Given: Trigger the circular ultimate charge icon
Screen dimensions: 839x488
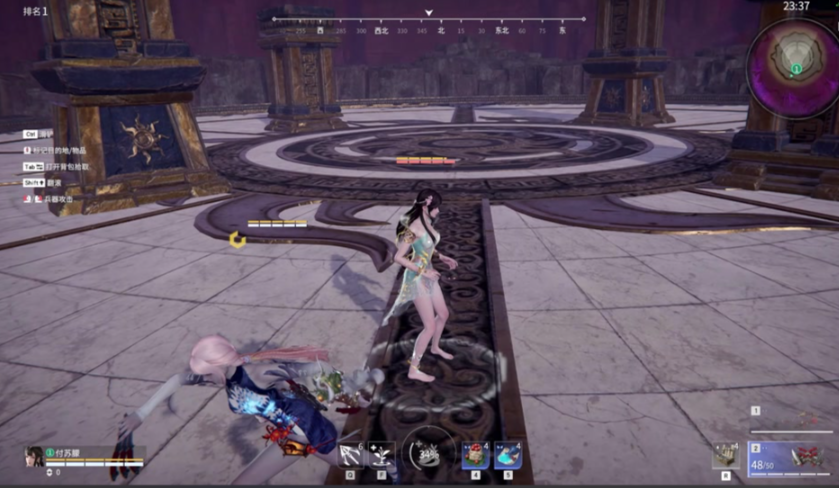Looking at the screenshot, I should click(428, 456).
